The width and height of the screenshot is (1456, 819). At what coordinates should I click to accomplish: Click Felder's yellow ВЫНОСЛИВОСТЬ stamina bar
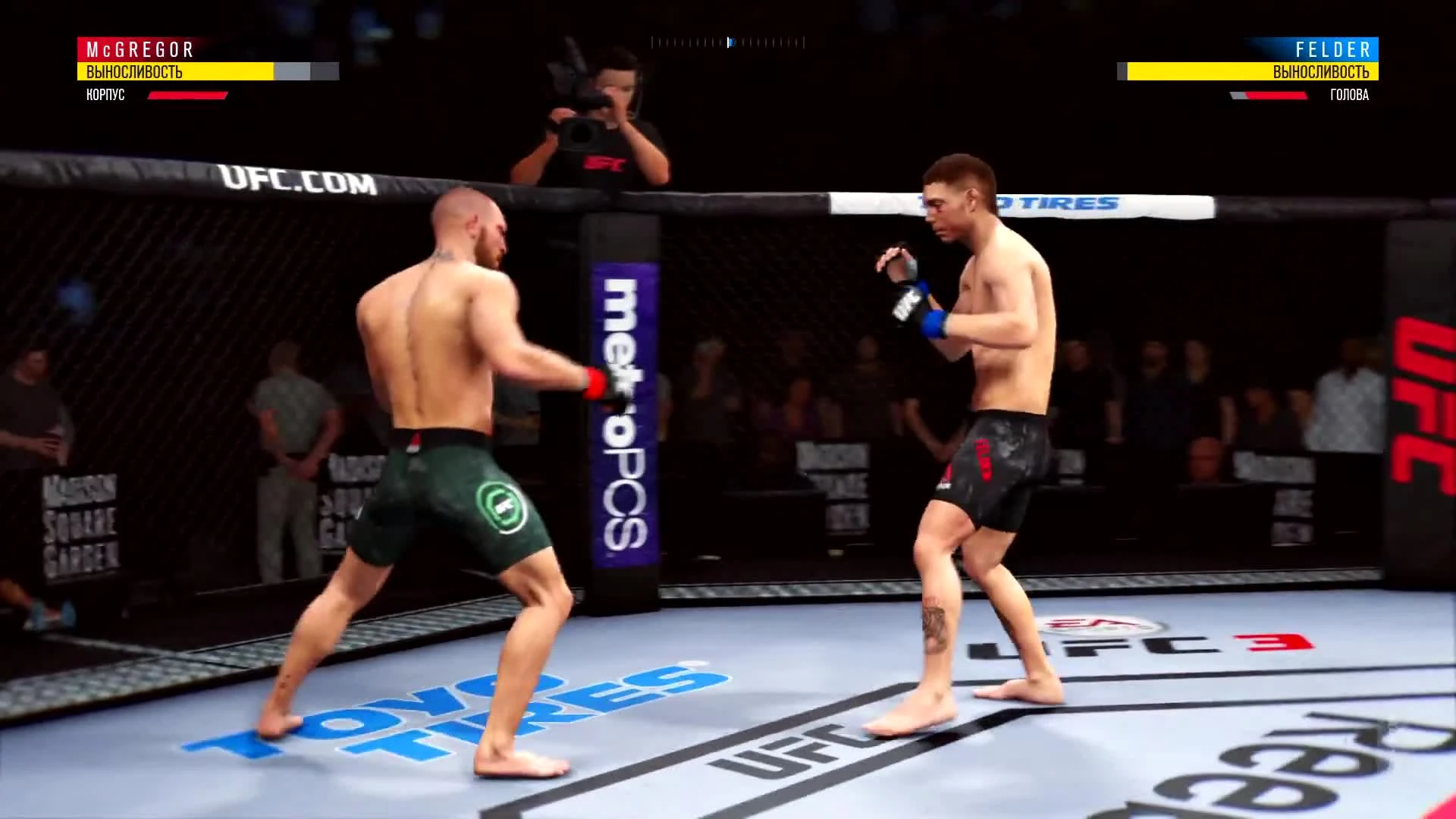(1251, 72)
